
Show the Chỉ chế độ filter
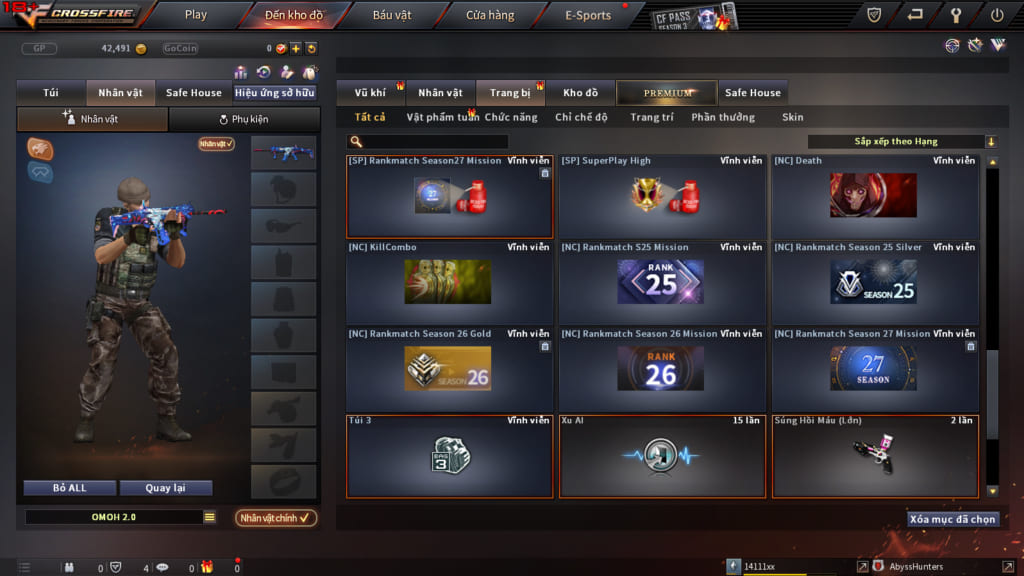581,117
